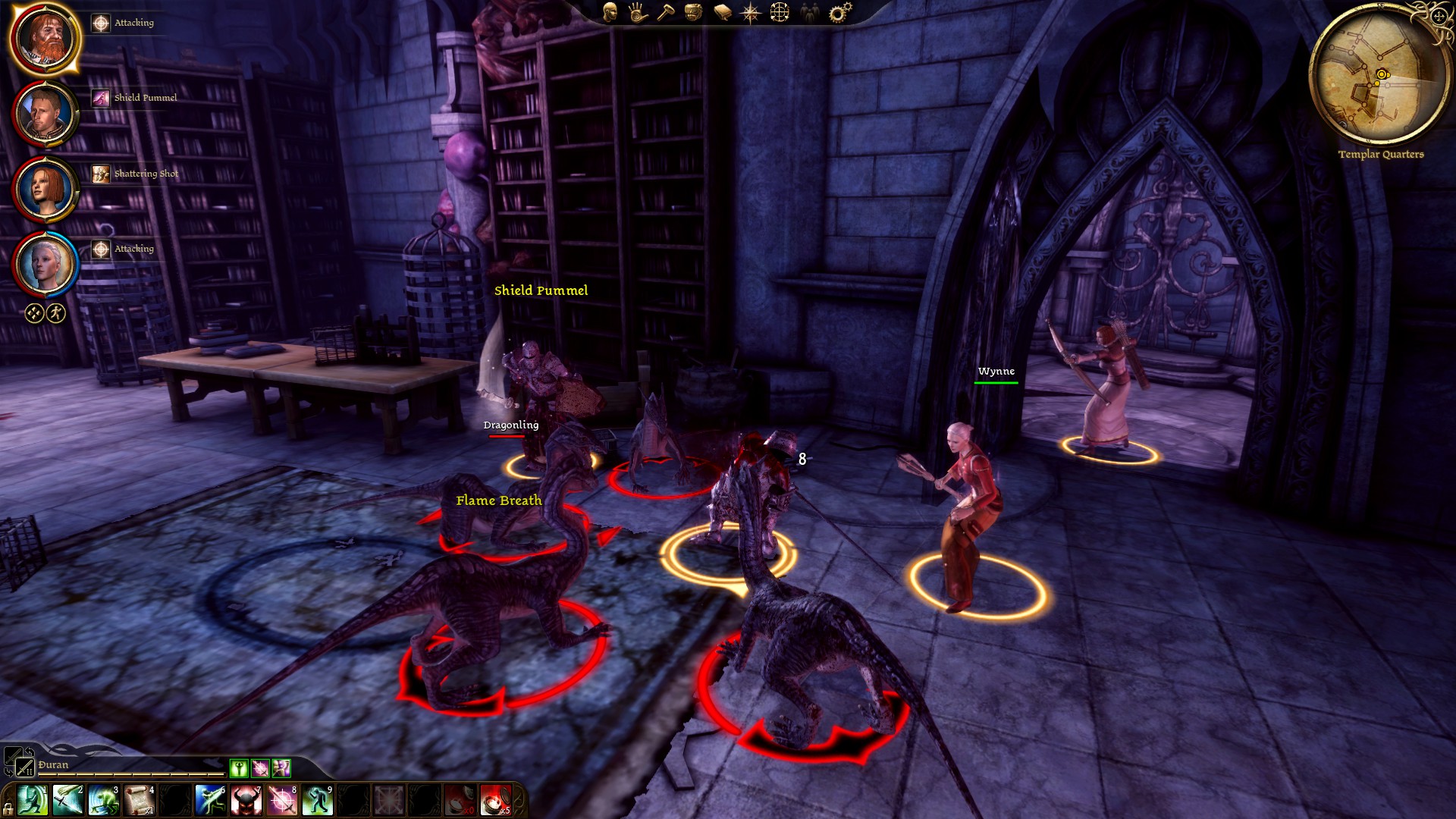Open the character record head icon
1456x819 pixels.
610,12
